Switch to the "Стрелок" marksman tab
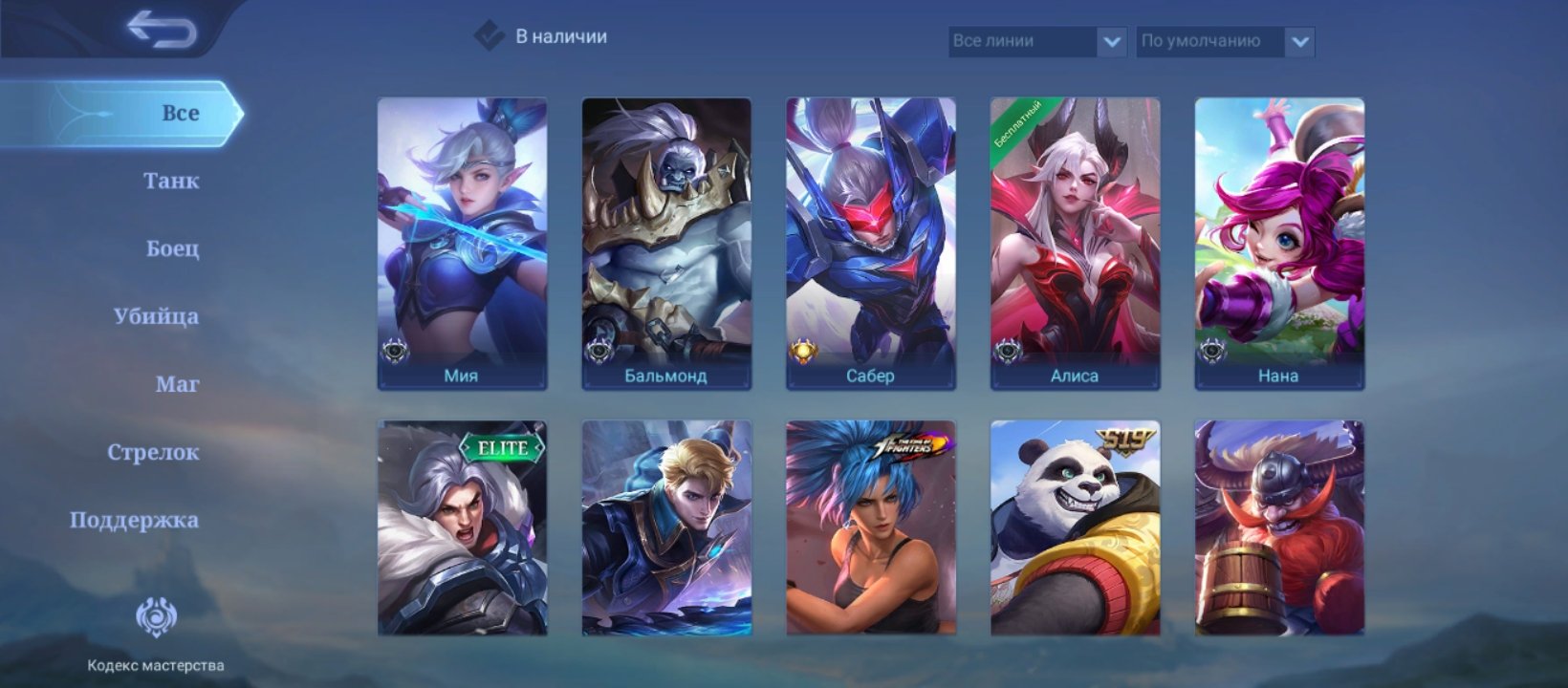Screen dimensions: 1568x688 click(x=153, y=452)
